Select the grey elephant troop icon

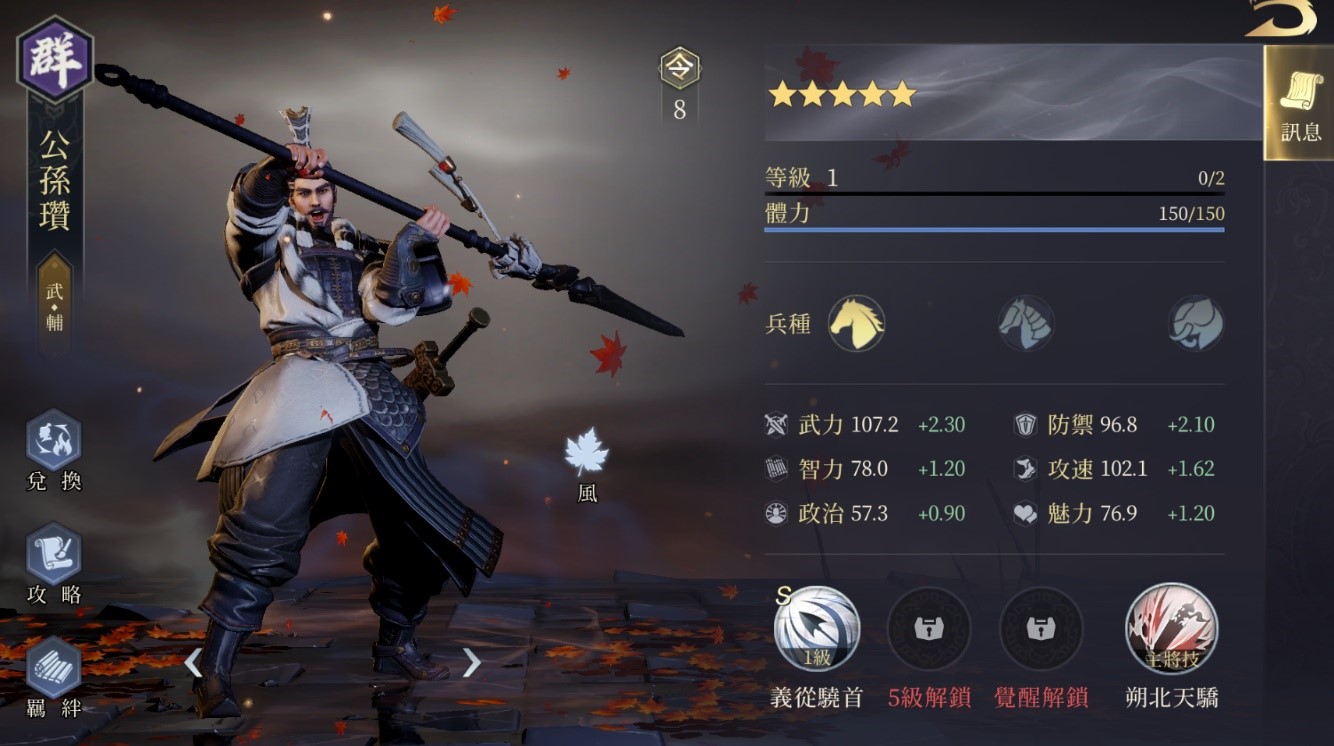[1196, 323]
